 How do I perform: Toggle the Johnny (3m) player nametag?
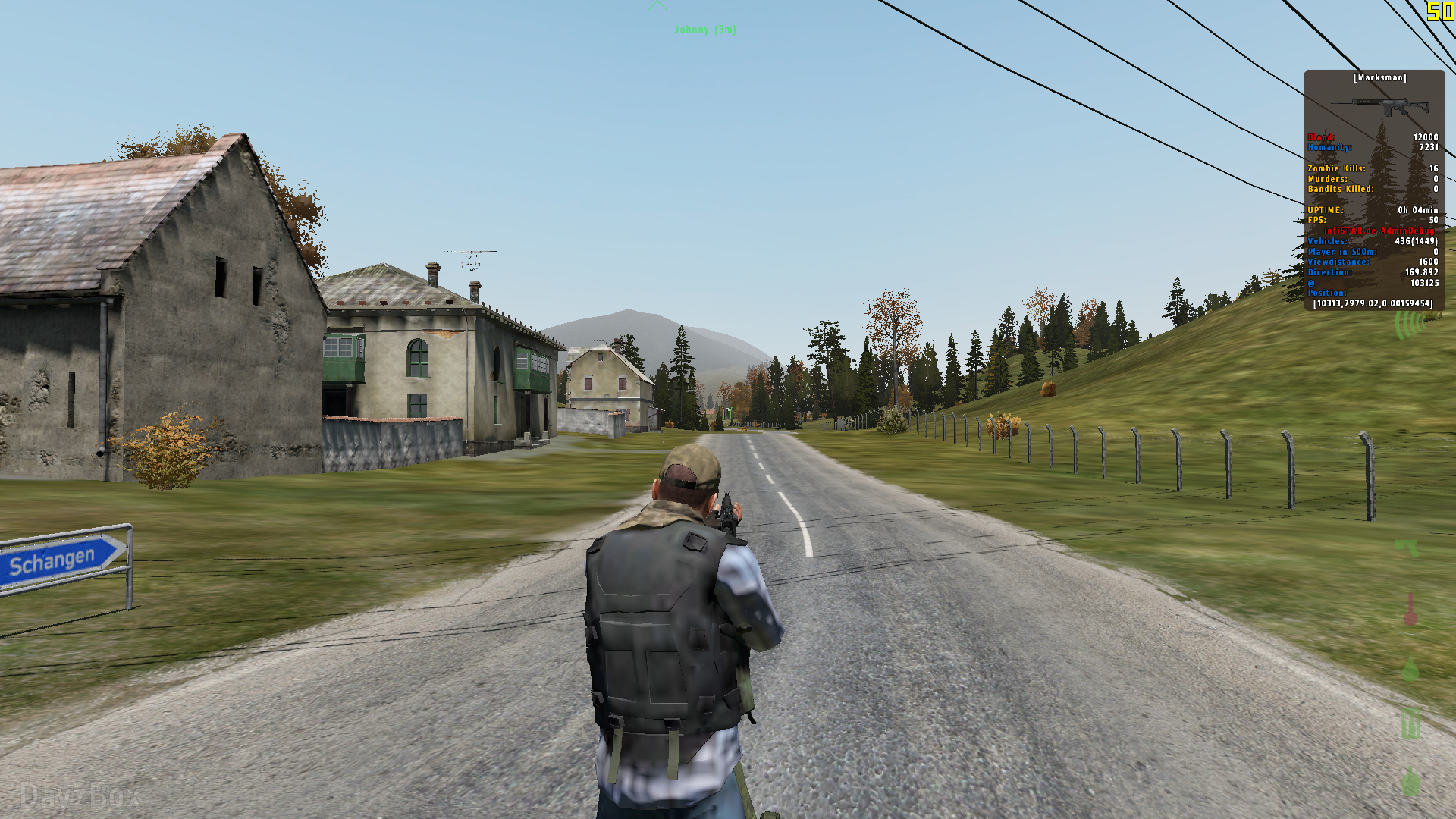tap(705, 30)
